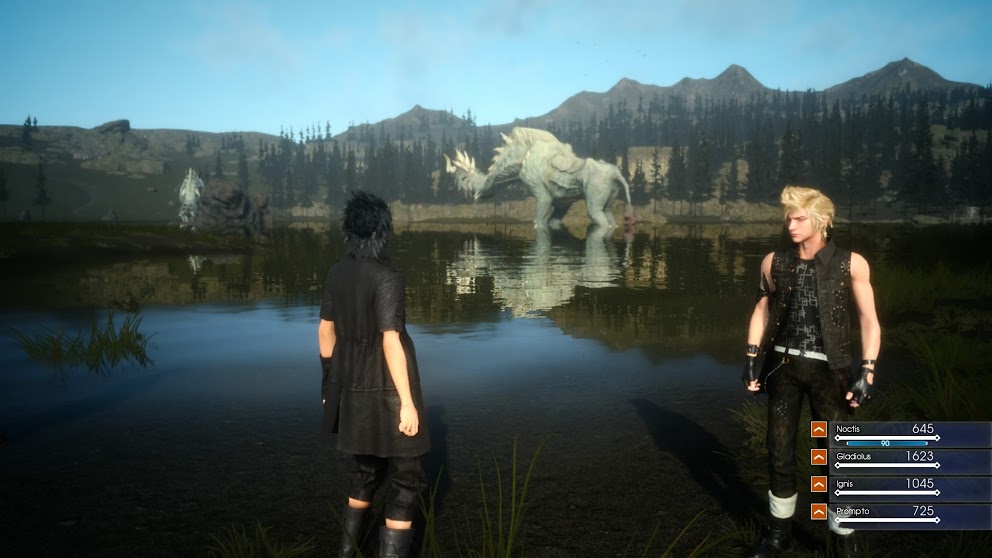The width and height of the screenshot is (992, 558).
Task: Pick Prompto's party status panel
Action: (x=910, y=515)
